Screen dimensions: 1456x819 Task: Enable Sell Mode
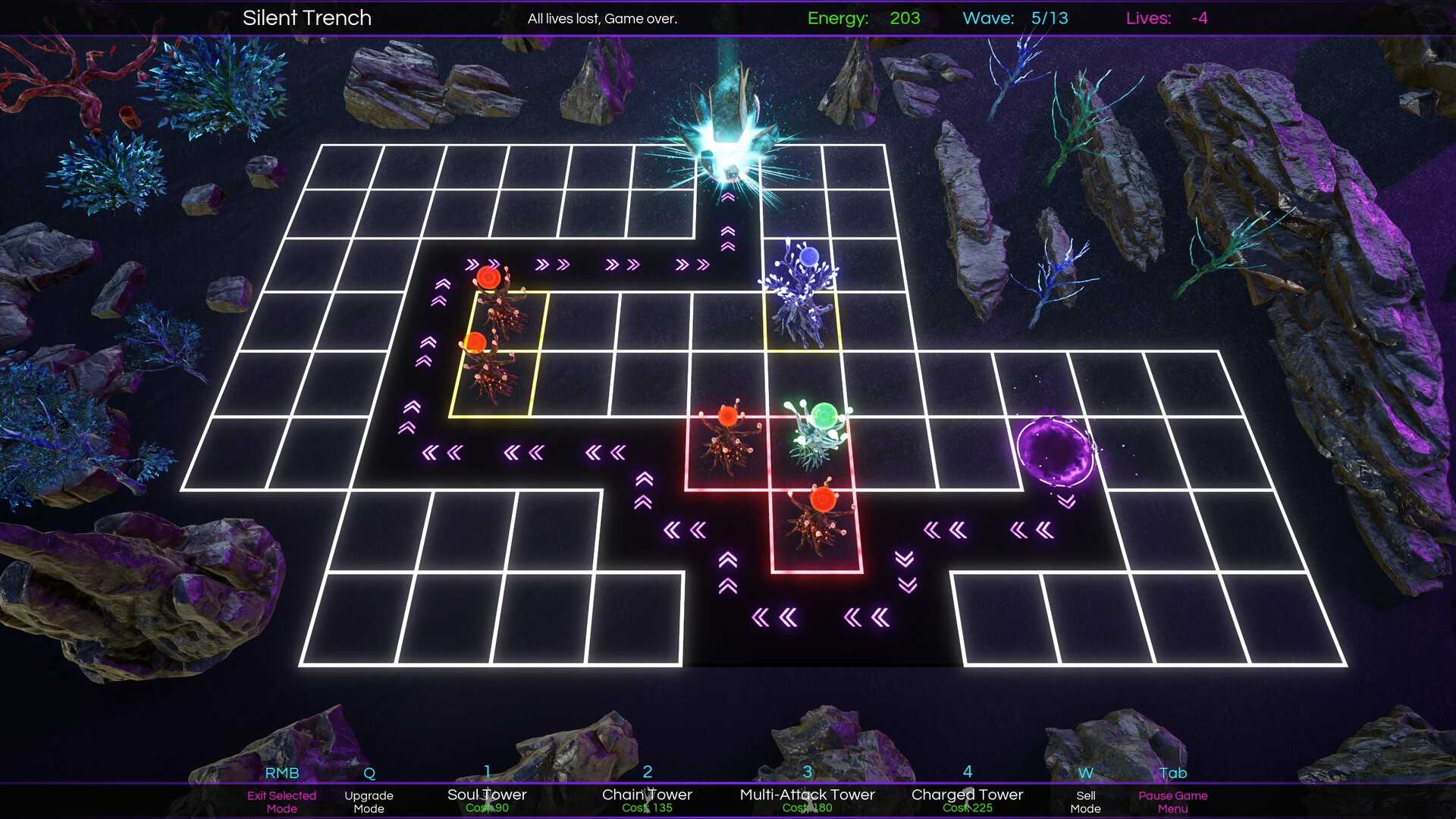(x=1086, y=802)
